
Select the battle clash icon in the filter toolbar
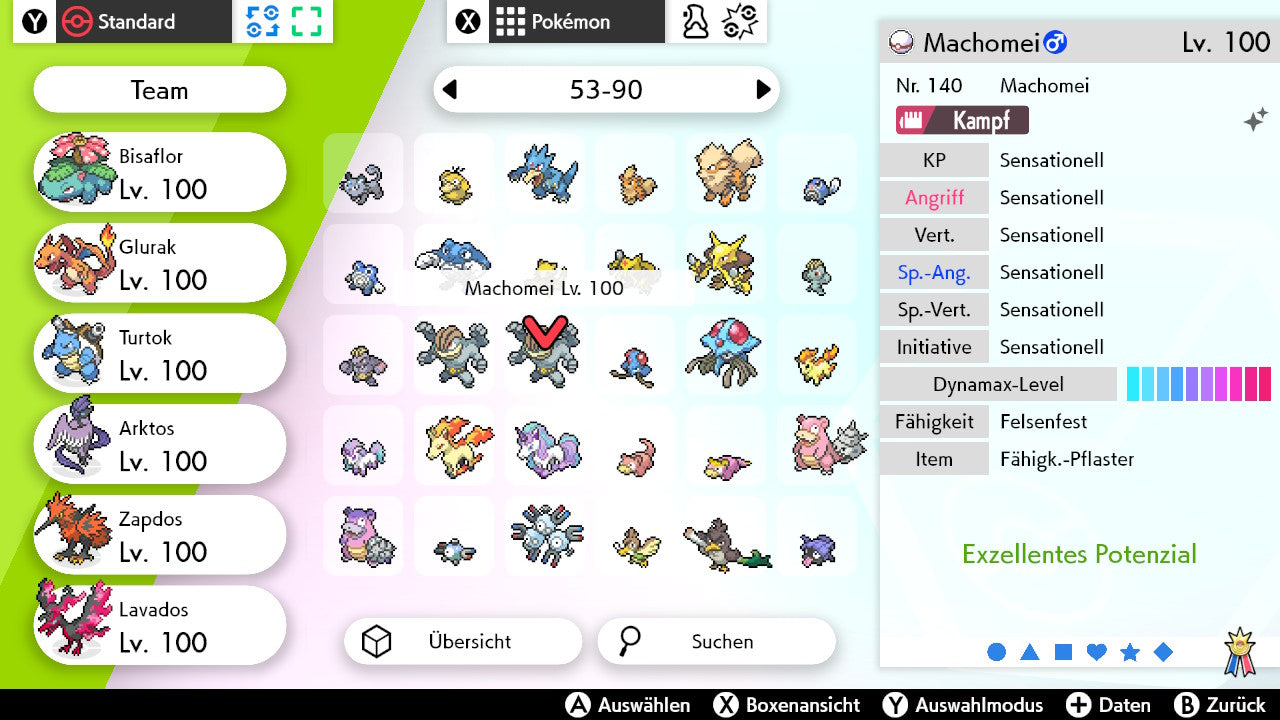click(740, 21)
